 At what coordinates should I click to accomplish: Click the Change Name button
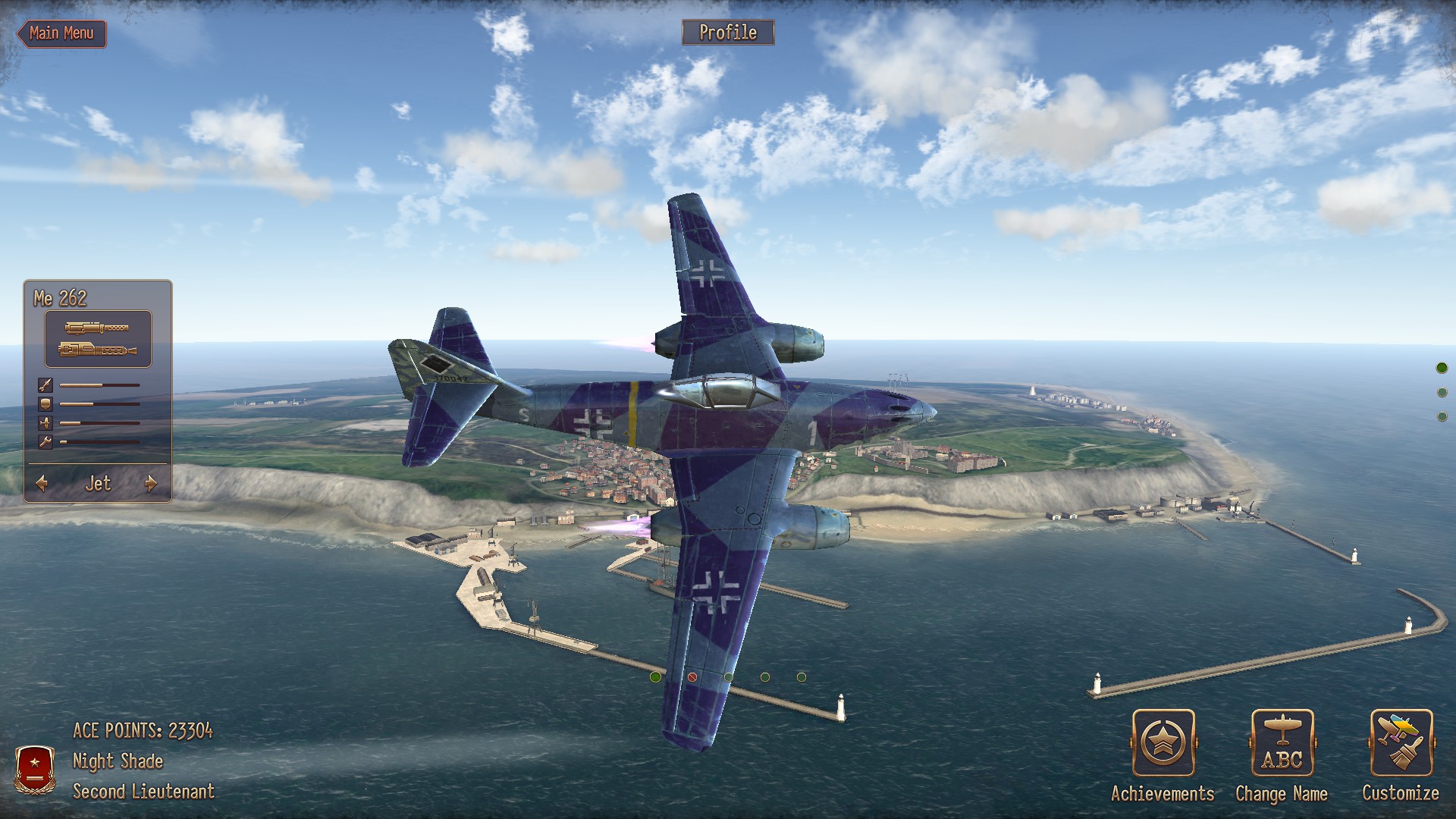click(1282, 744)
